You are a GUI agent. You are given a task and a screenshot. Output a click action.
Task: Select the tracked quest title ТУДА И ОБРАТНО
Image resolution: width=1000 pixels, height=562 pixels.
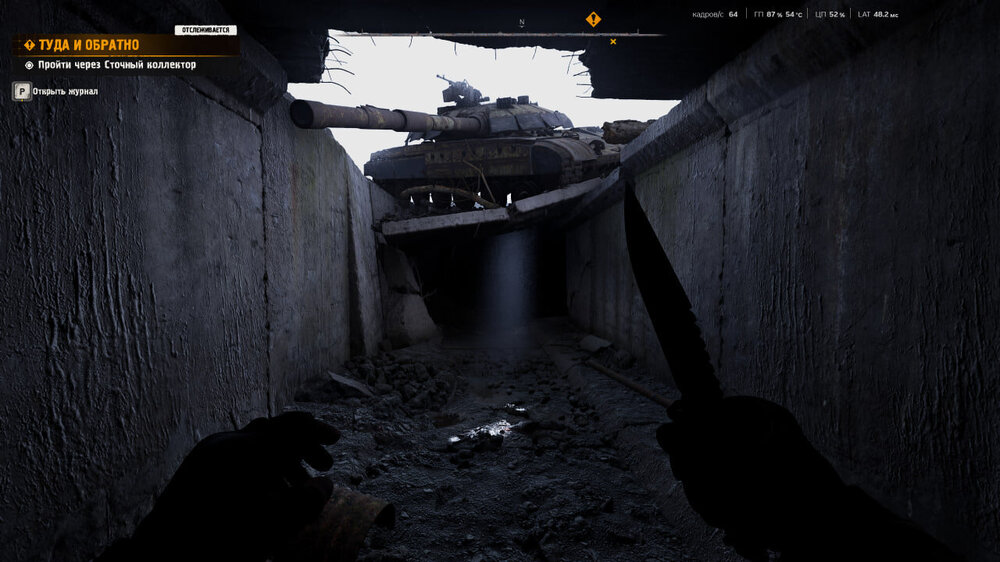[x=88, y=45]
